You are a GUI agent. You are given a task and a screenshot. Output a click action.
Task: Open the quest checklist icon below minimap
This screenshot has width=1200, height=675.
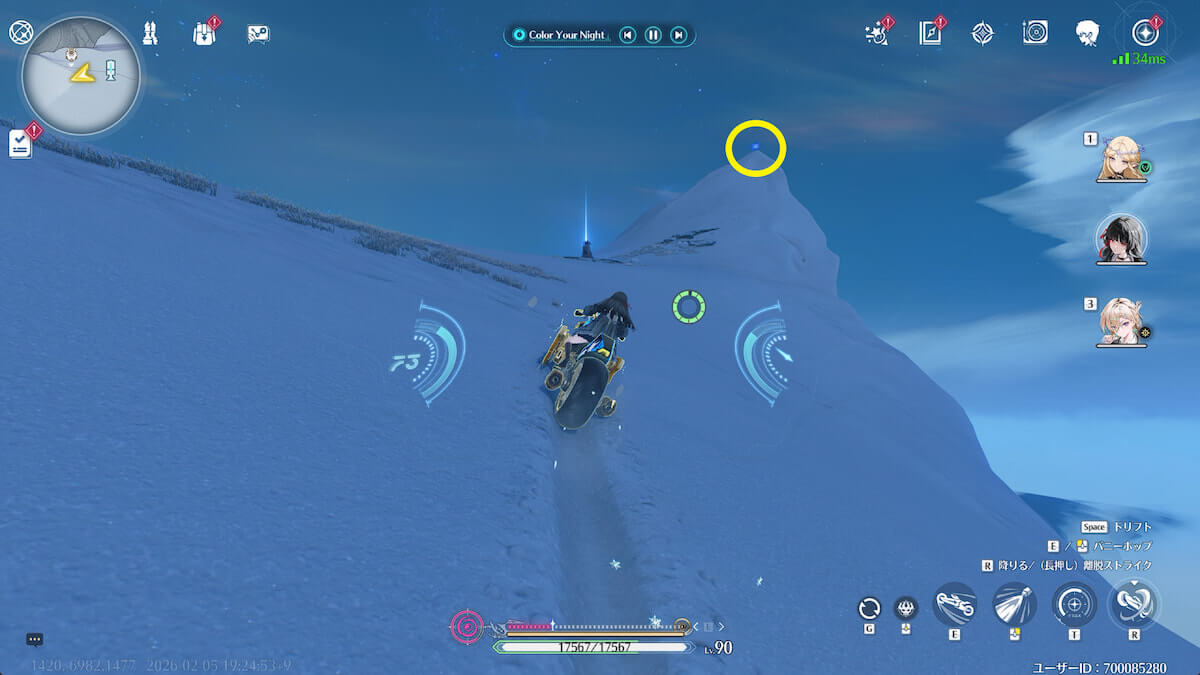(x=21, y=143)
